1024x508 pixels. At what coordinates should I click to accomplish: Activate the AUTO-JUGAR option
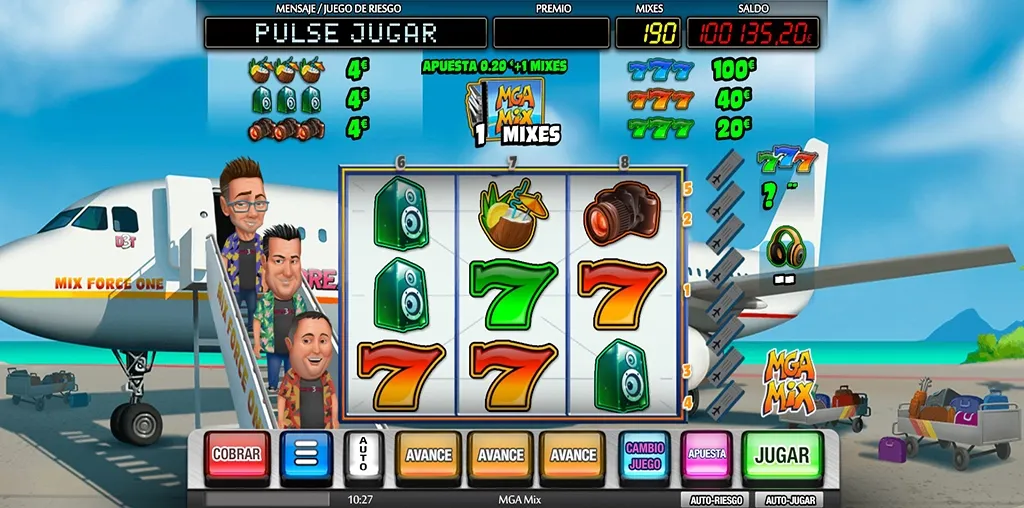[789, 499]
